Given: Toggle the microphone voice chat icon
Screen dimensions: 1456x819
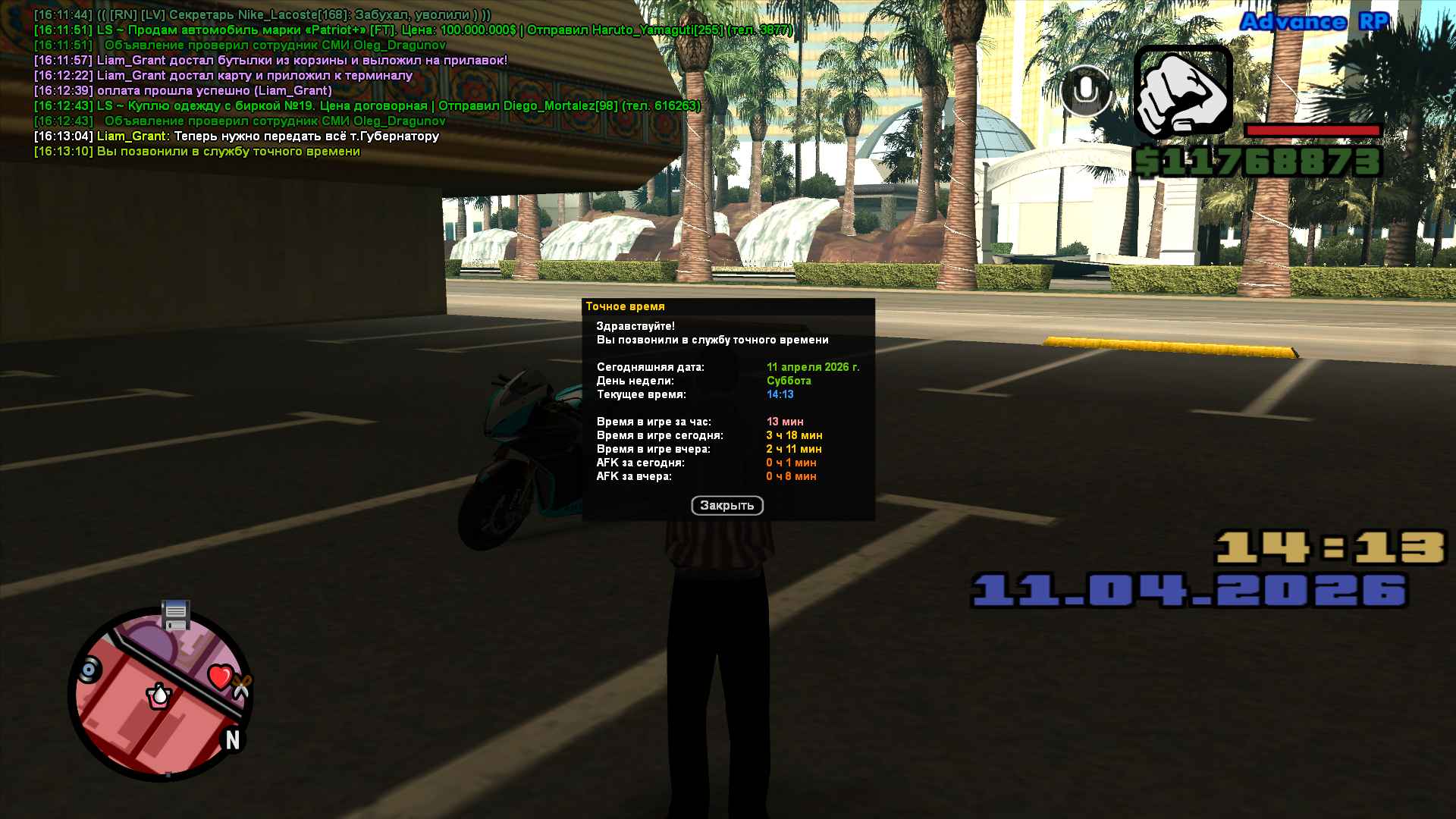Looking at the screenshot, I should 1085,90.
